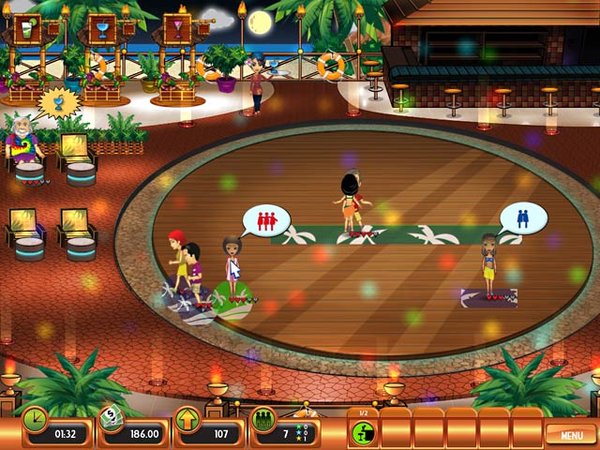Select the green cocktail power-up slot
This screenshot has height=450, width=600.
tap(363, 432)
